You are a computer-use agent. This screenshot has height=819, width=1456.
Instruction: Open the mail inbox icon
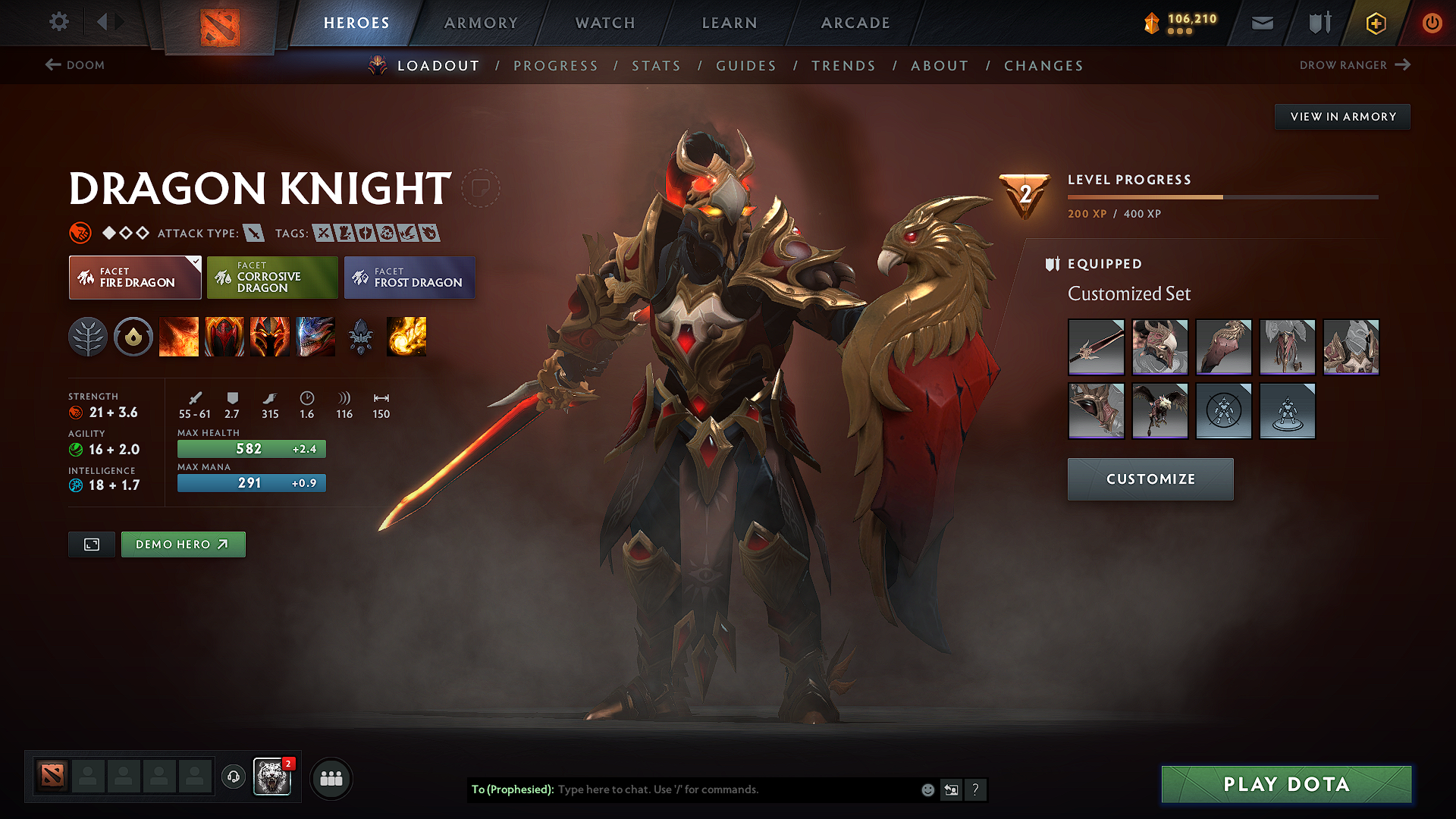coord(1262,23)
